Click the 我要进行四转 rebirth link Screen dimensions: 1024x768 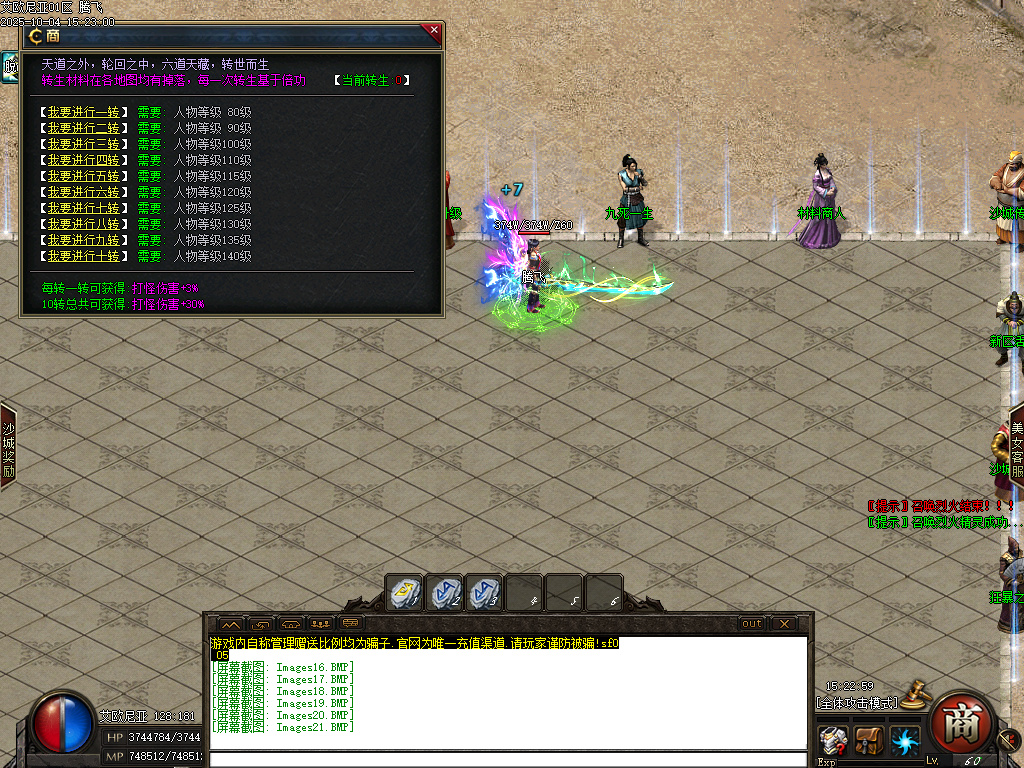point(83,160)
